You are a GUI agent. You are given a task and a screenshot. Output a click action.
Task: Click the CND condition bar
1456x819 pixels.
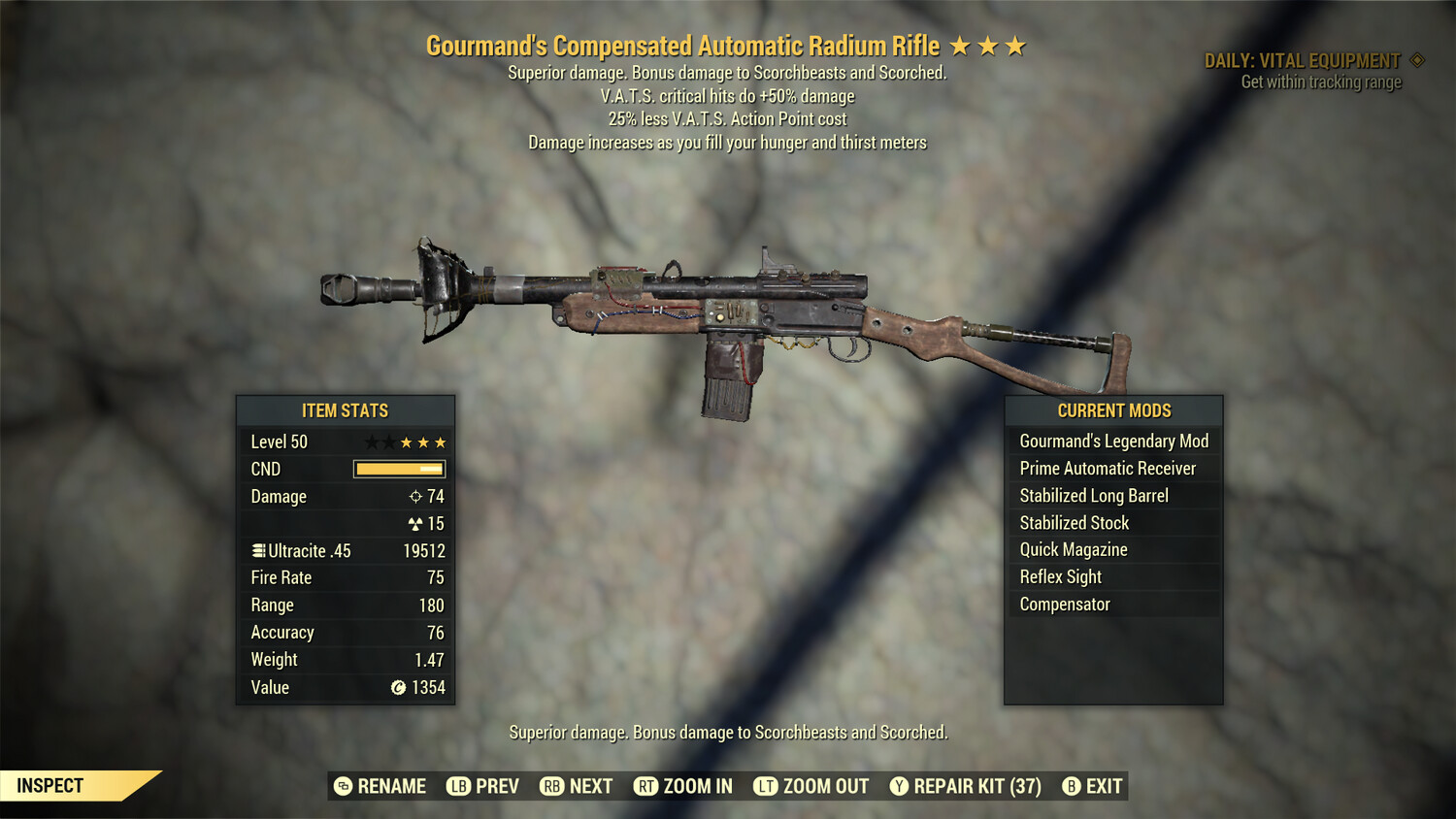point(399,469)
